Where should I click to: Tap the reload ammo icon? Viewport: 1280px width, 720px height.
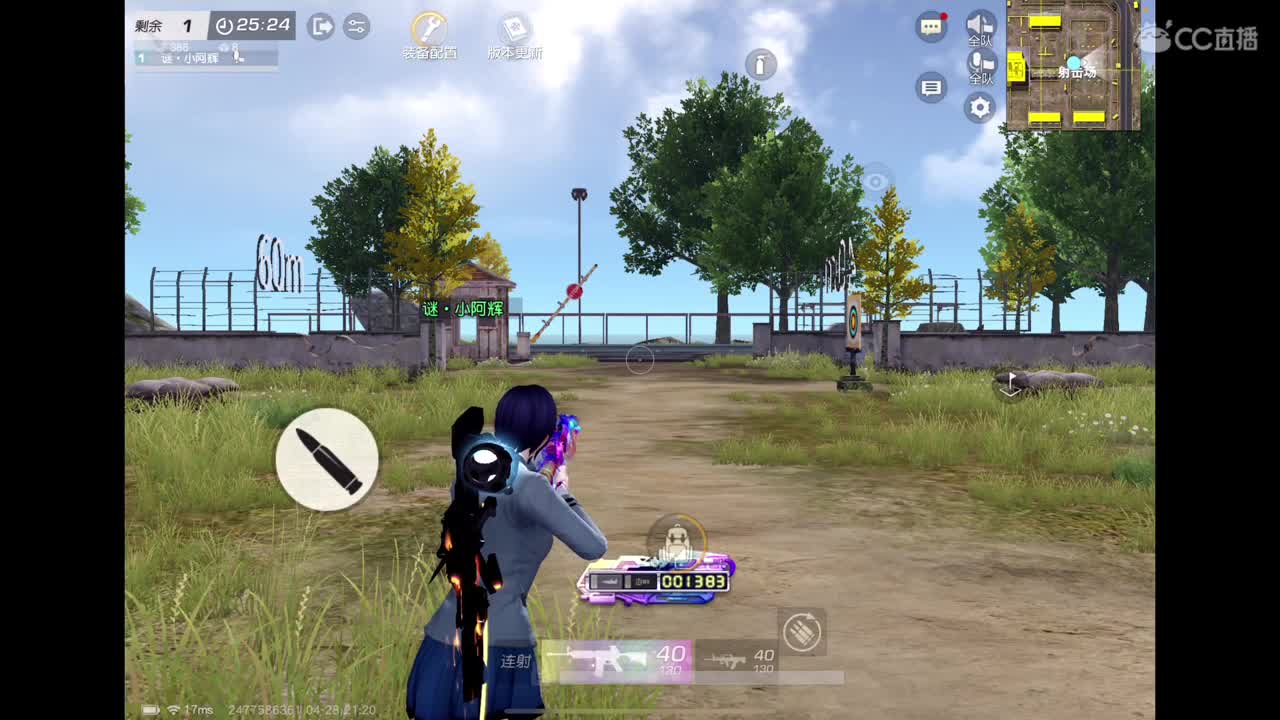(327, 459)
